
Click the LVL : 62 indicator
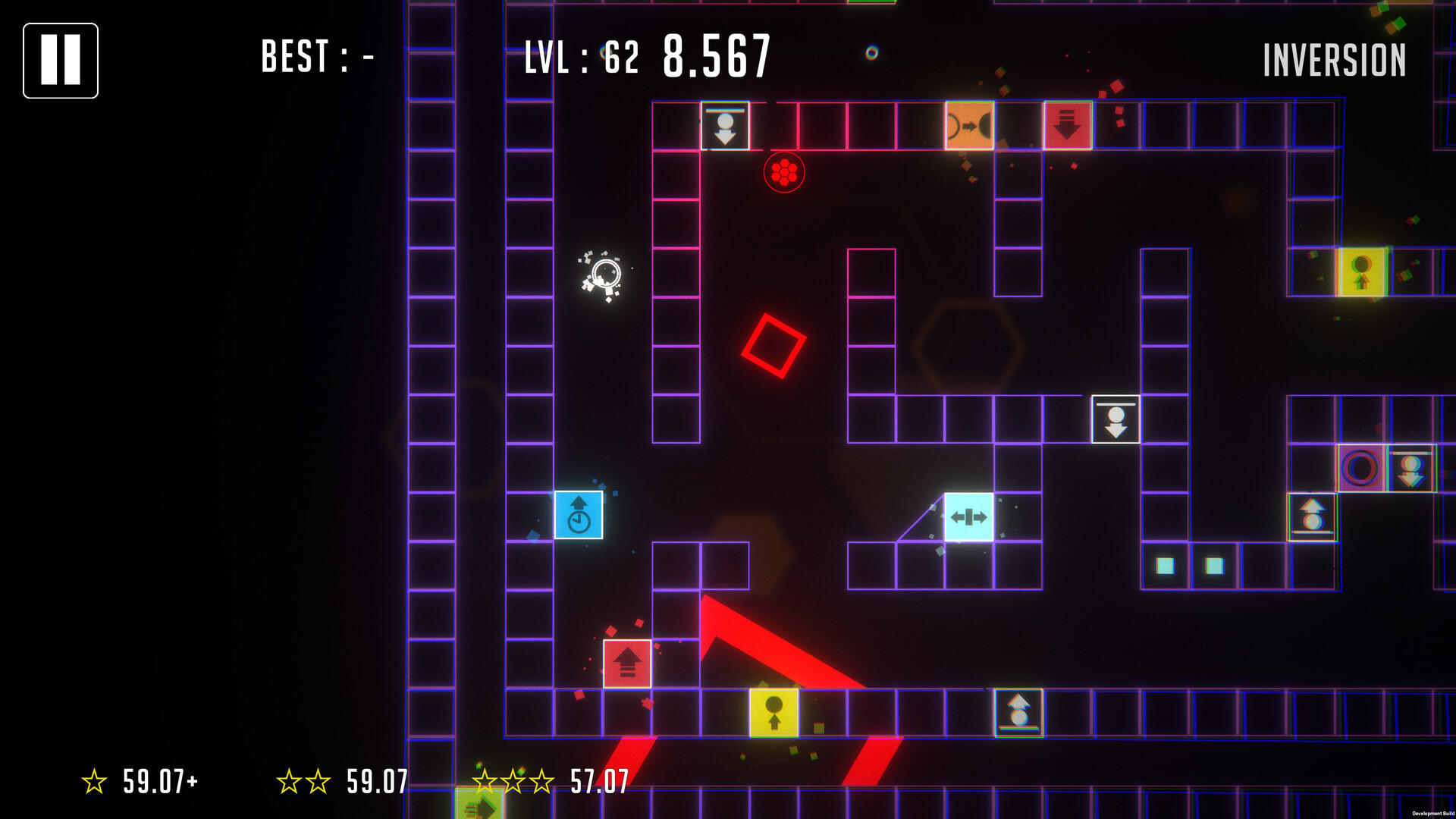(x=580, y=55)
